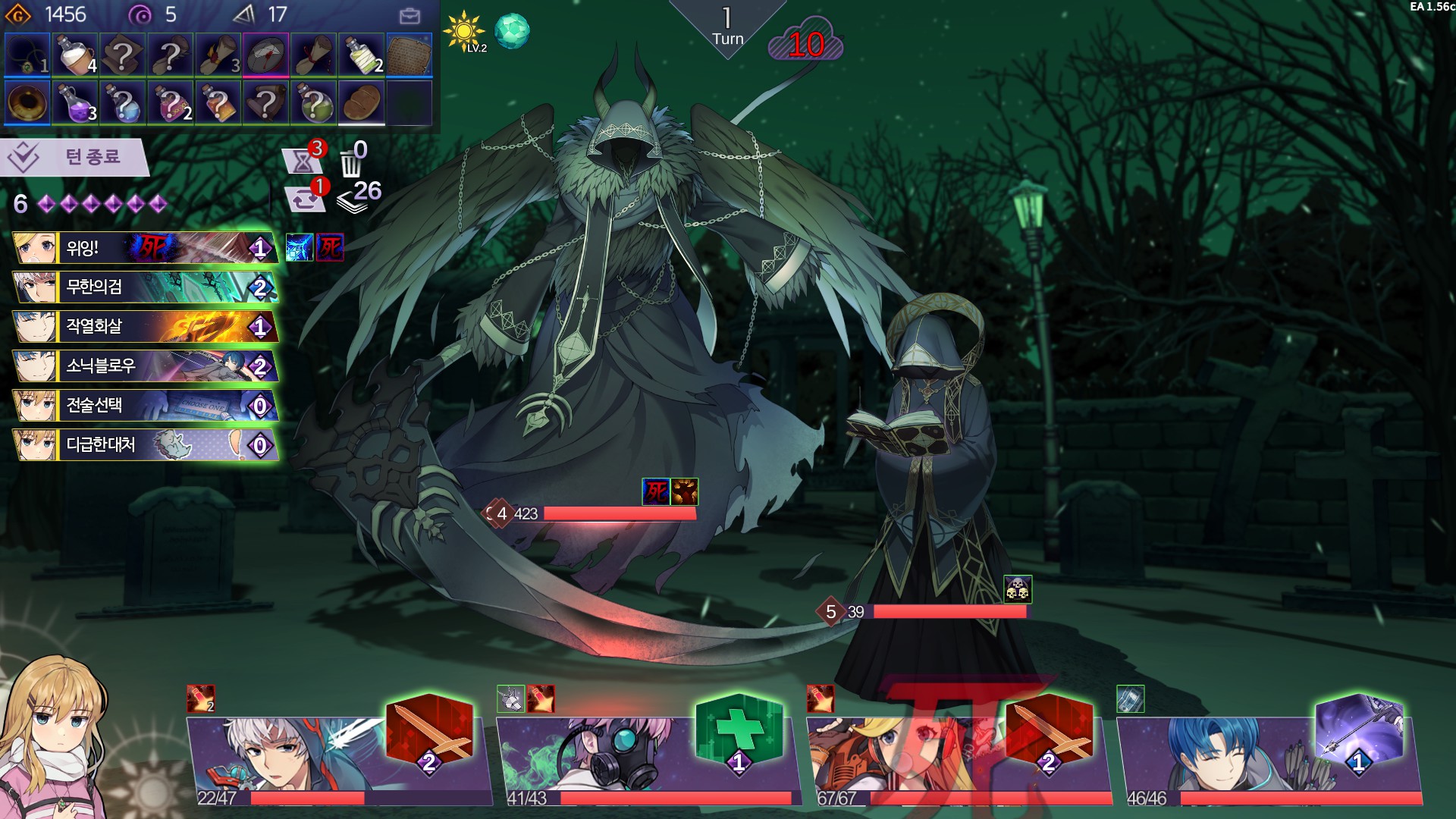Image resolution: width=1456 pixels, height=819 pixels.
Task: Choose the 작열화살 skill card
Action: tap(144, 327)
